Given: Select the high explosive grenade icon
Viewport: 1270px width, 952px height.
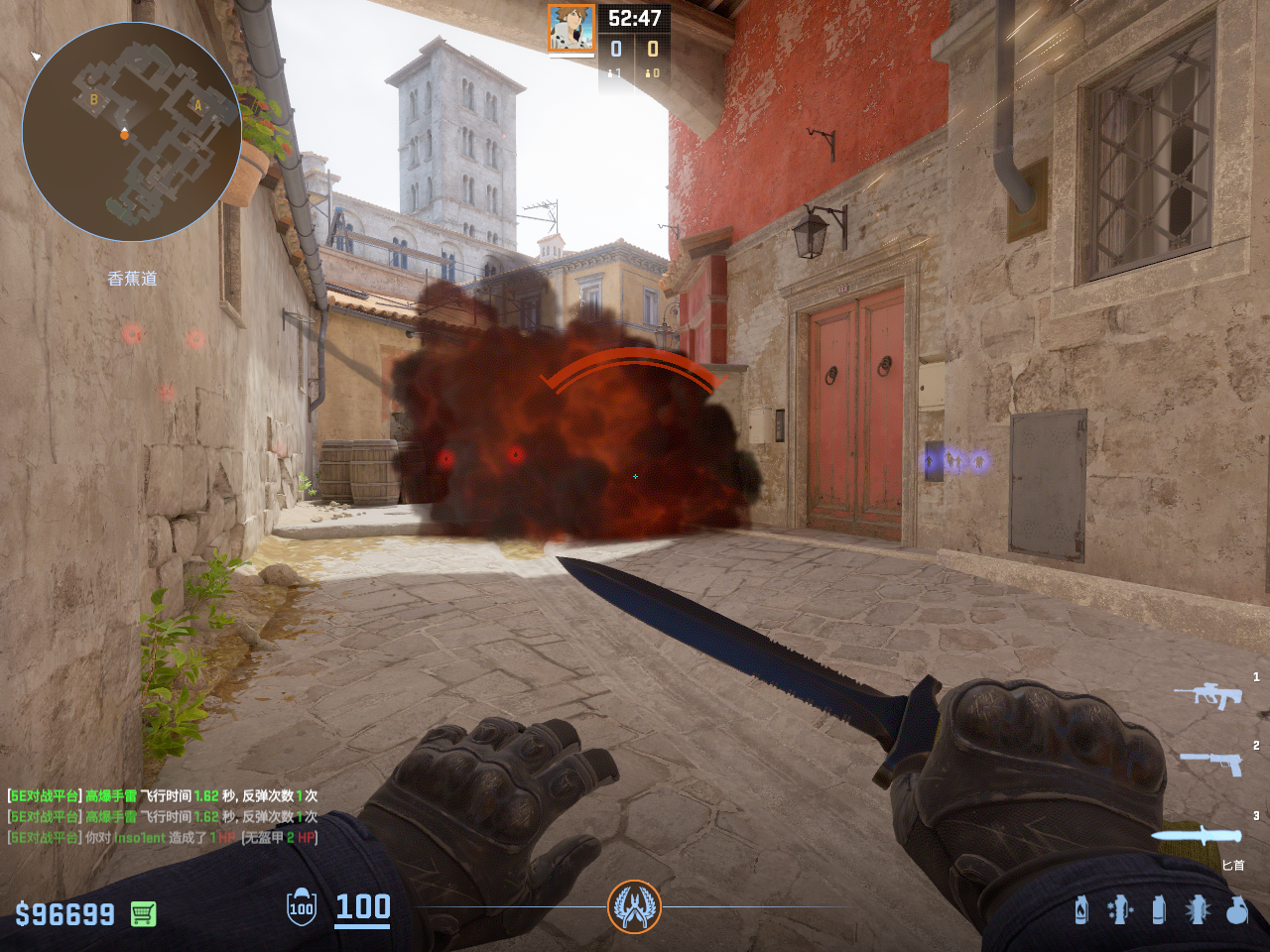Looking at the screenshot, I should click(1236, 909).
